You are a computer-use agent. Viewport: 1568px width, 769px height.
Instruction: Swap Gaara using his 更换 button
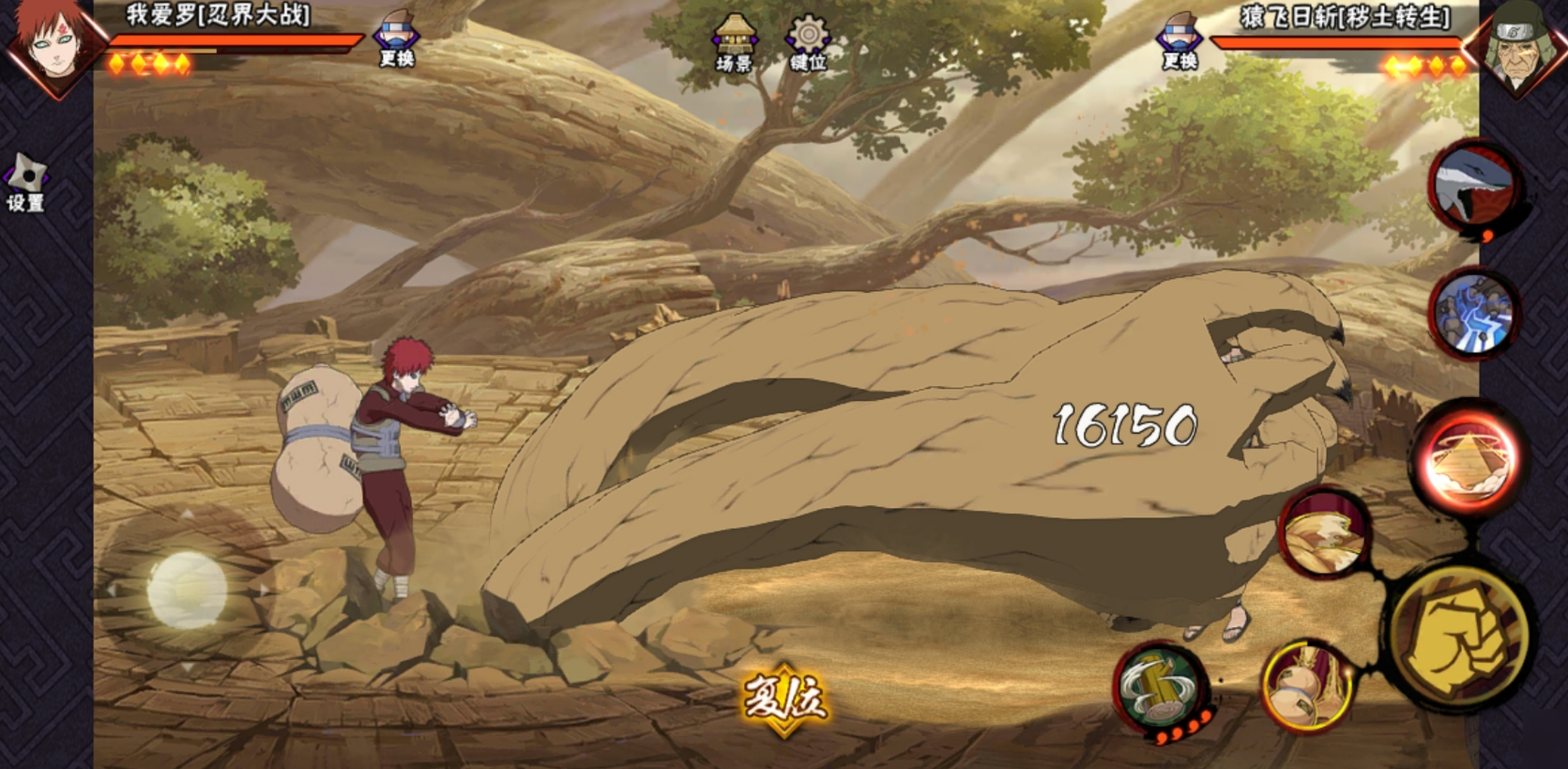coord(397,42)
